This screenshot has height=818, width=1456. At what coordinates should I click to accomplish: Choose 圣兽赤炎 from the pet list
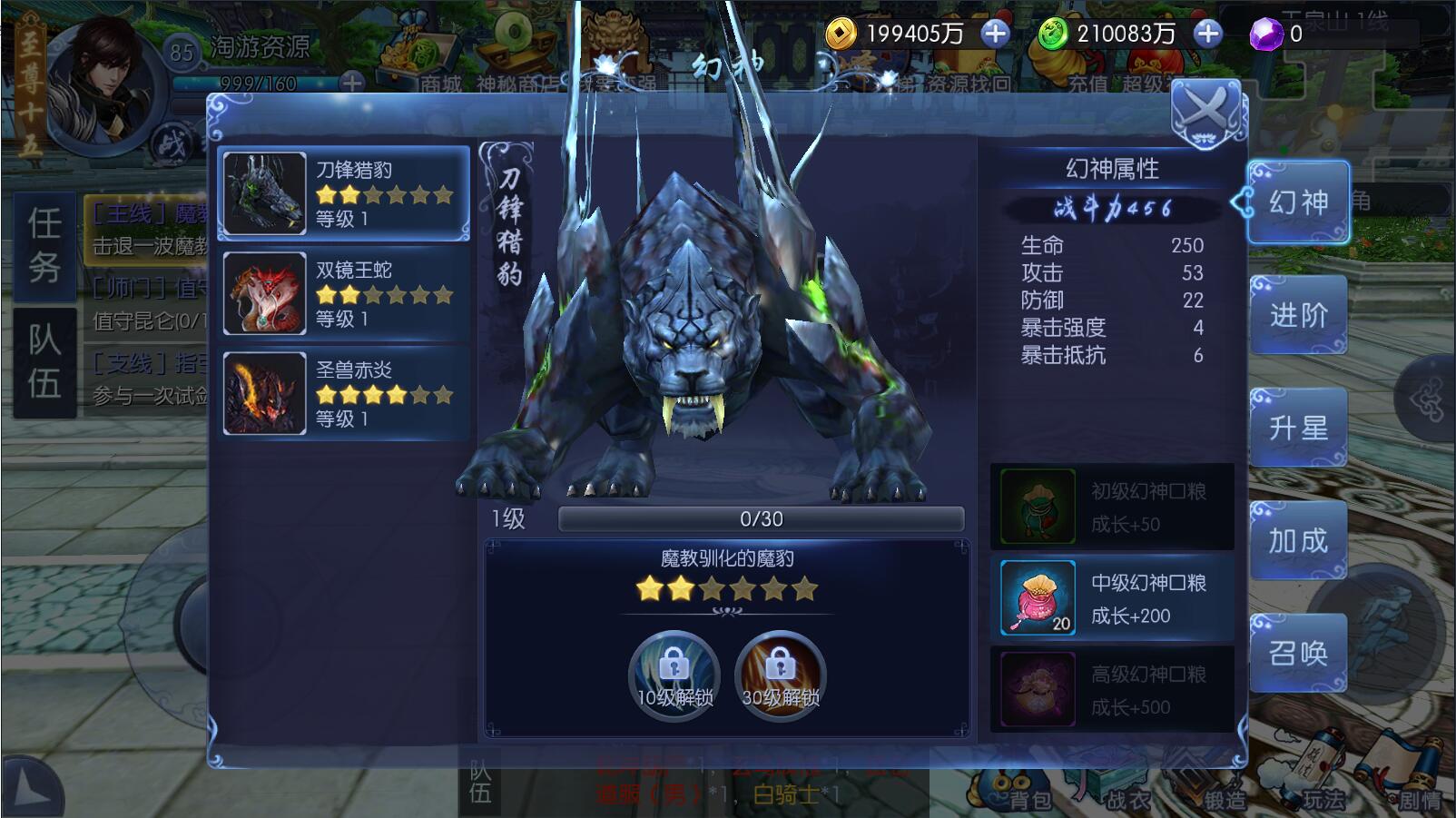345,393
